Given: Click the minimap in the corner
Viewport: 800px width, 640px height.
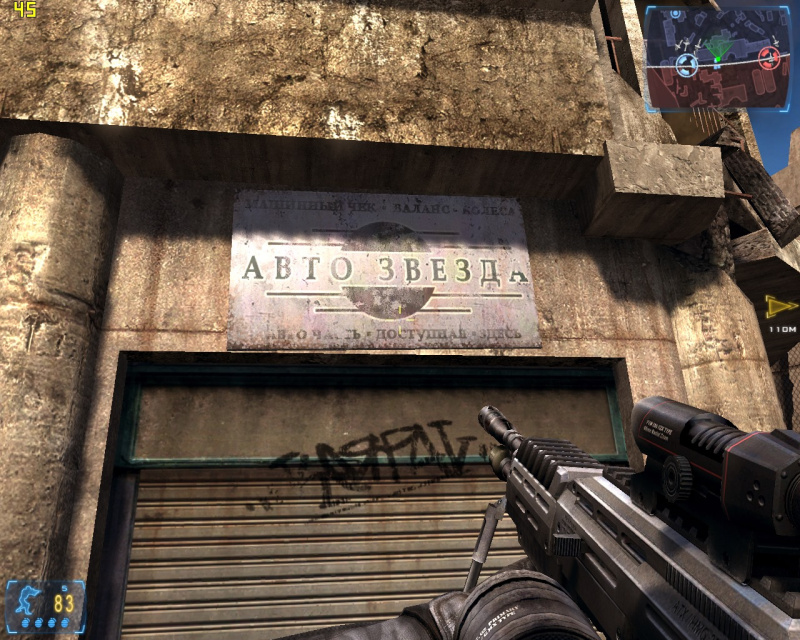Looking at the screenshot, I should (x=718, y=57).
